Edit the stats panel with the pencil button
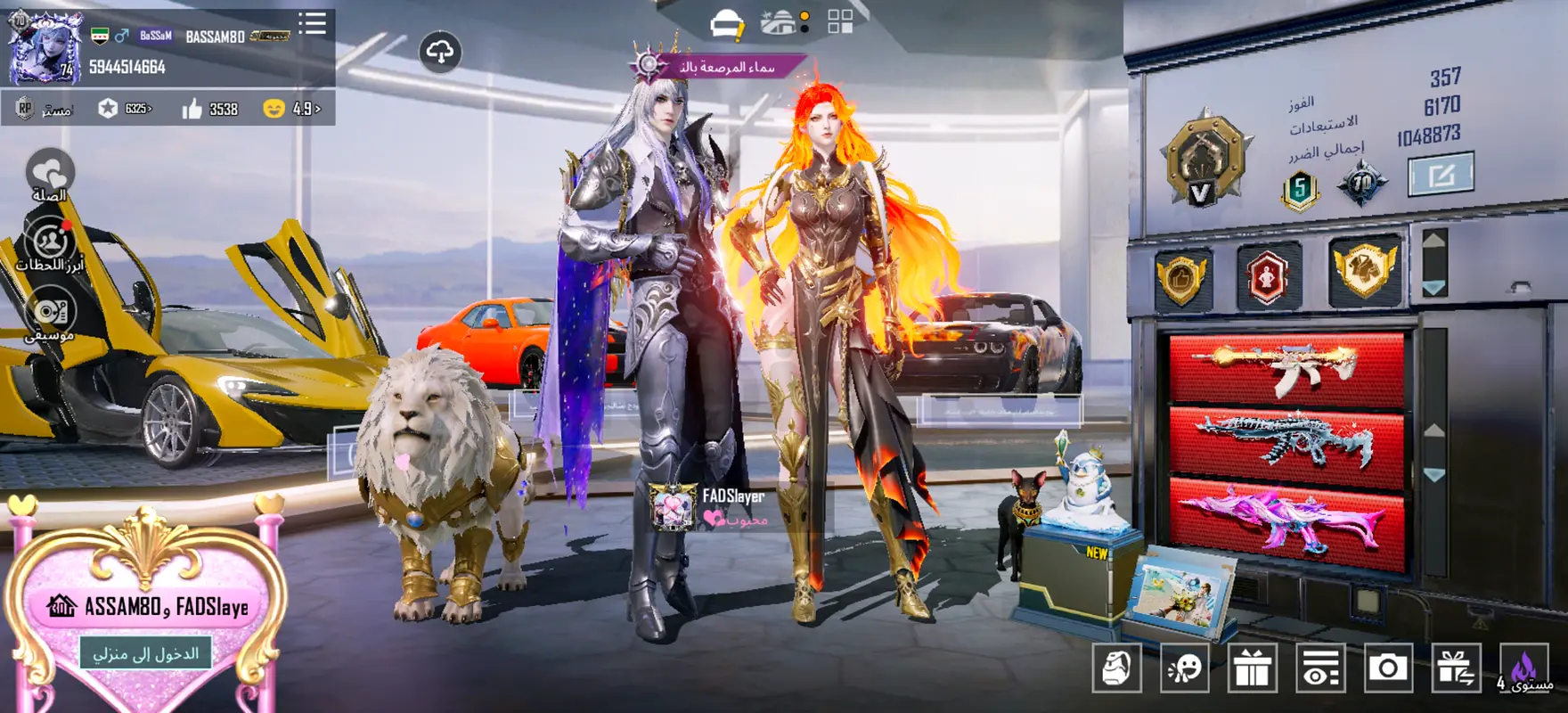The height and width of the screenshot is (713, 1568). (1441, 174)
